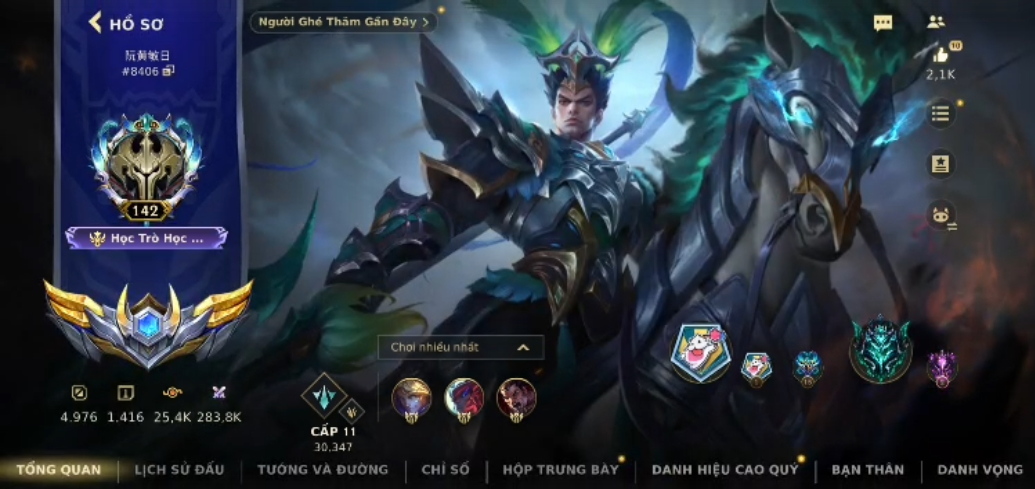Select the Bạn Thân tab

[867, 469]
